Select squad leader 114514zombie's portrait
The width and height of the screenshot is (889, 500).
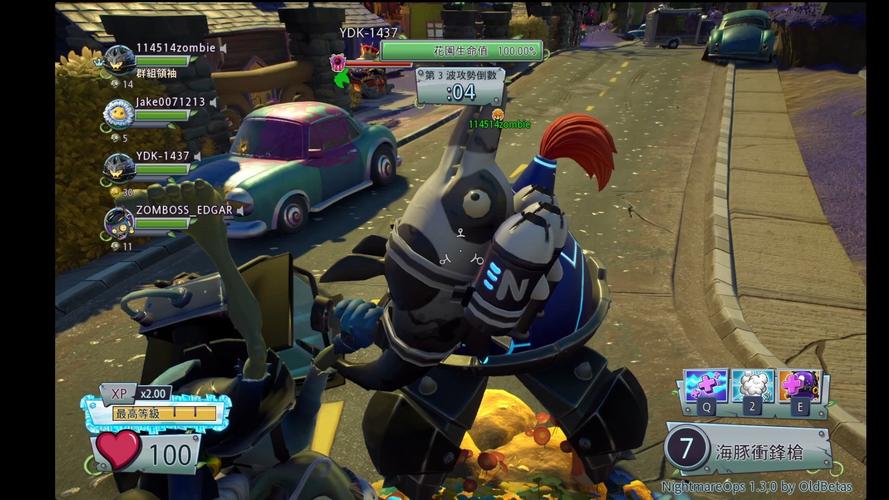pyautogui.click(x=119, y=60)
